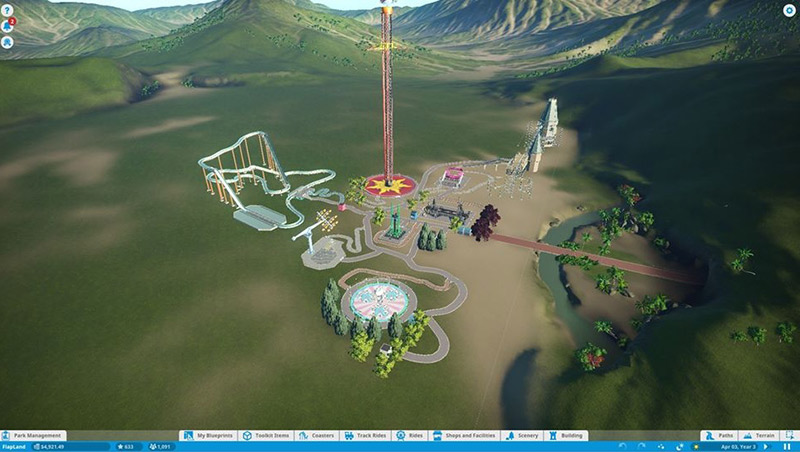This screenshot has height=452, width=800.
Task: Open the Park Management menu
Action: (x=34, y=436)
